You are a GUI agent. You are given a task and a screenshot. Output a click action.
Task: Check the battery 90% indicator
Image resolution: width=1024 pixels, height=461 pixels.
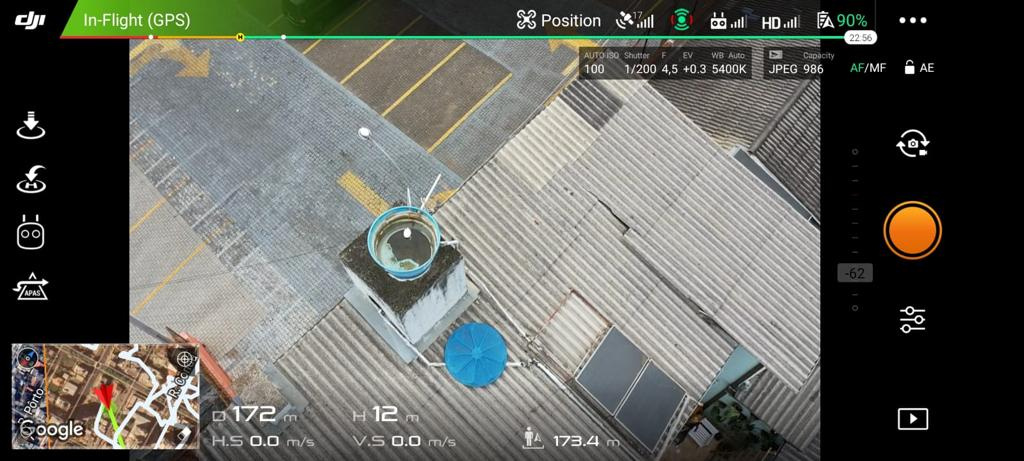[842, 20]
